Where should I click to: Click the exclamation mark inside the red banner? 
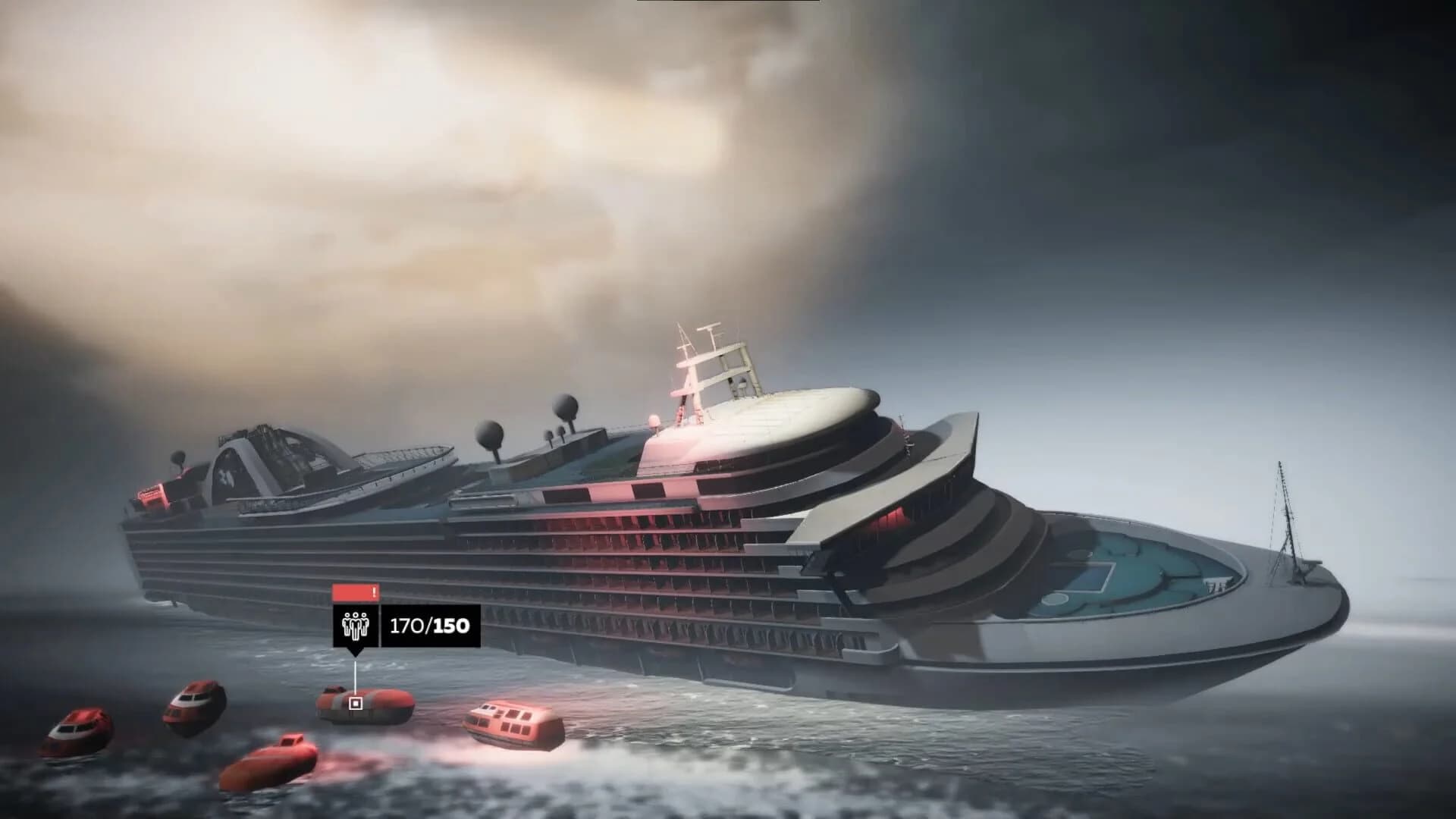(x=374, y=591)
